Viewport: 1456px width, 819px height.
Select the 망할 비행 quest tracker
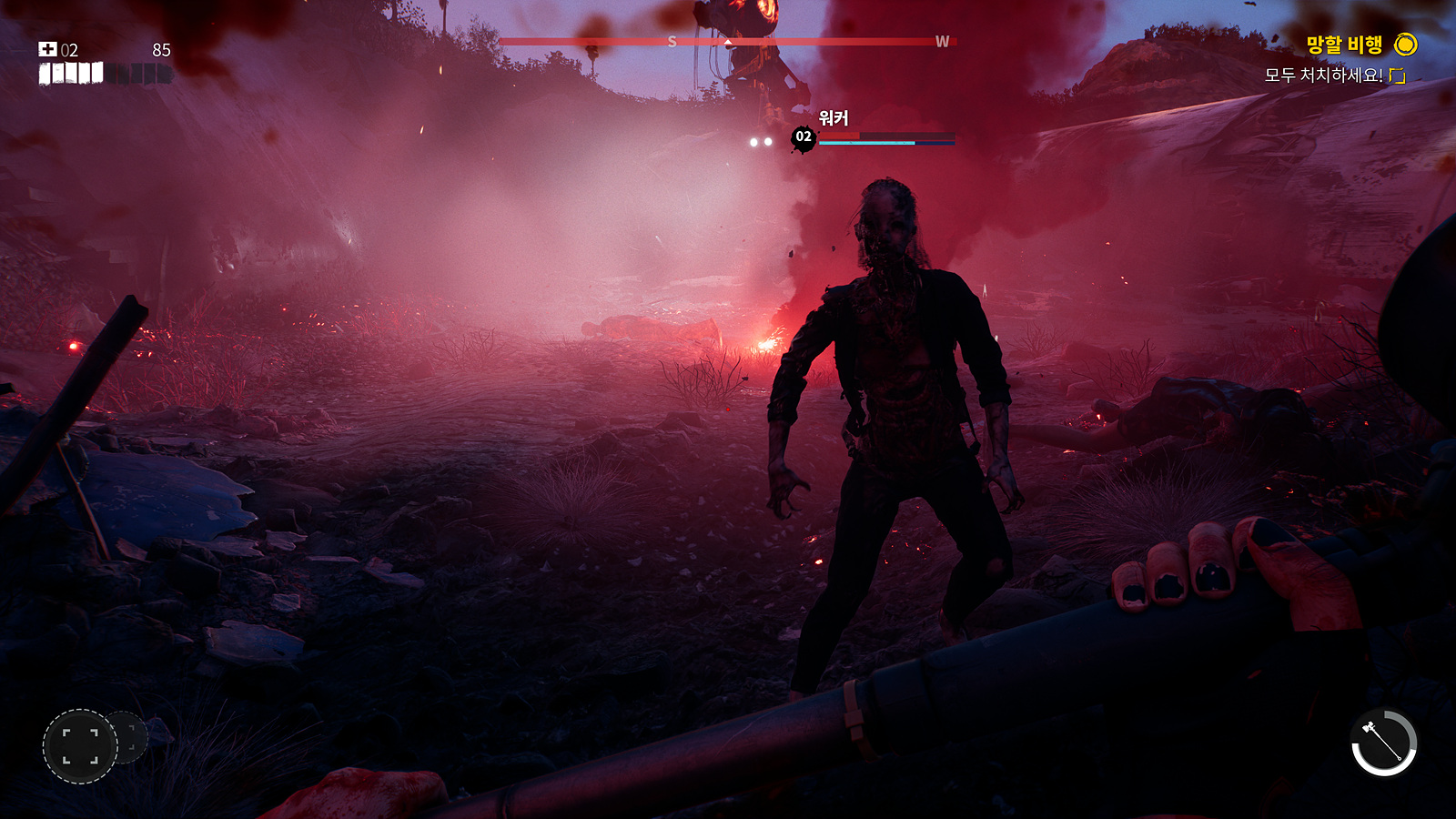coord(1343,45)
